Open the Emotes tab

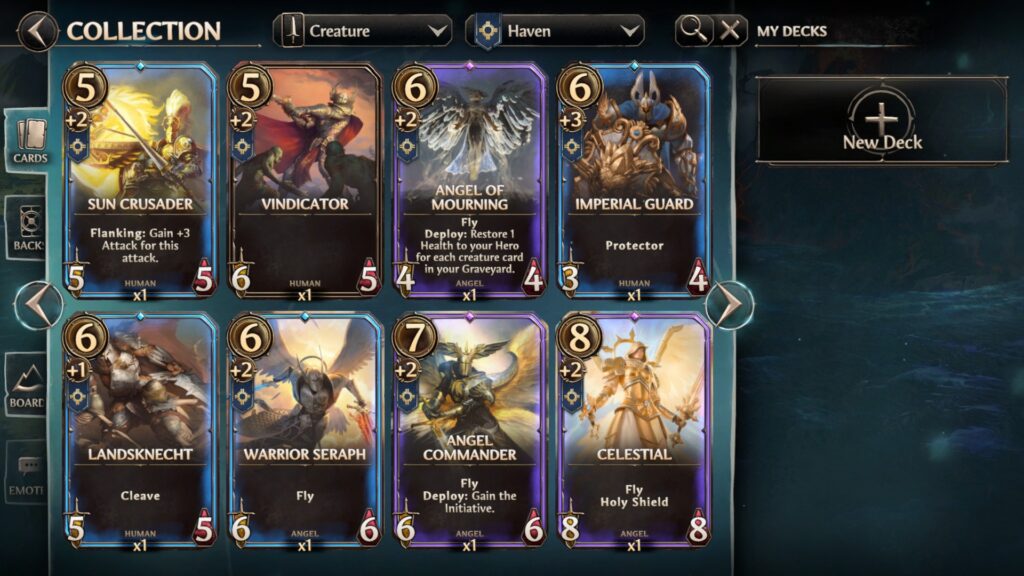(27, 472)
